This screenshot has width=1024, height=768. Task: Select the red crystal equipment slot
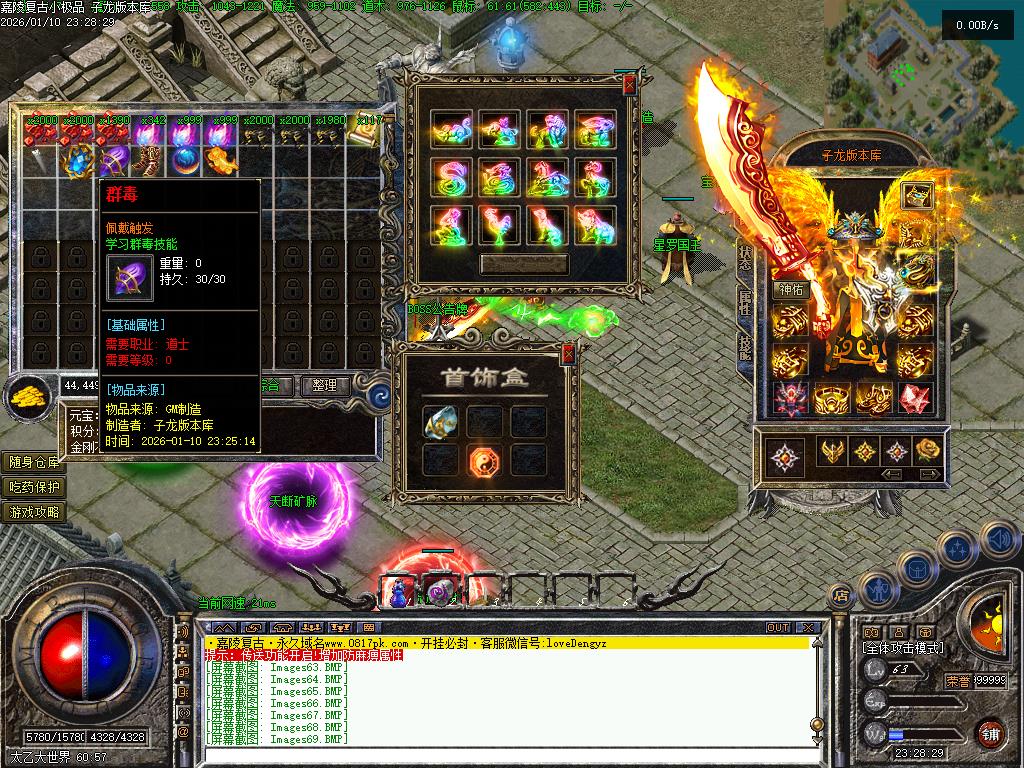(915, 398)
